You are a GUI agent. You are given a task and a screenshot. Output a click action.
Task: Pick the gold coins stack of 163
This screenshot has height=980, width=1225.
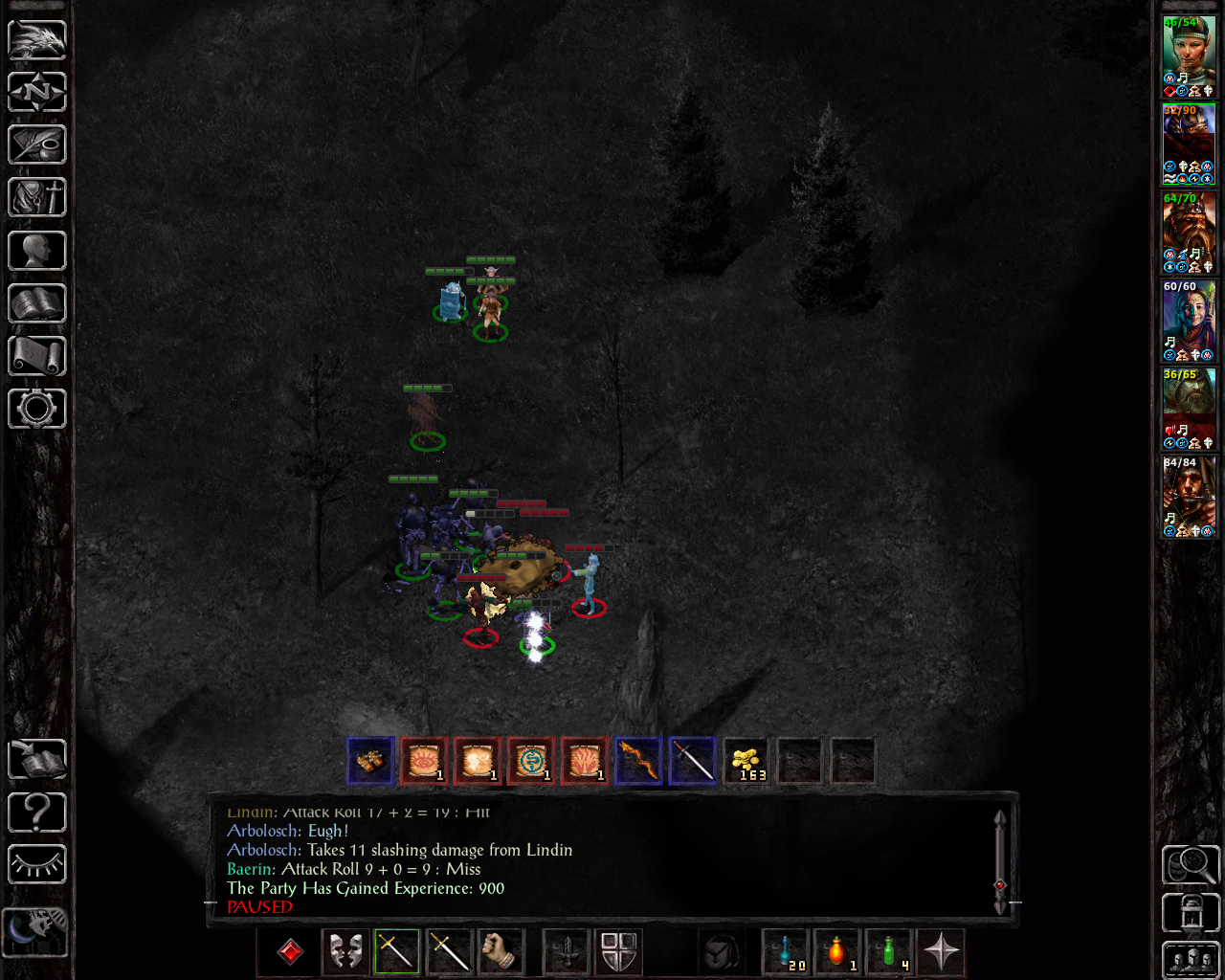coord(746,762)
